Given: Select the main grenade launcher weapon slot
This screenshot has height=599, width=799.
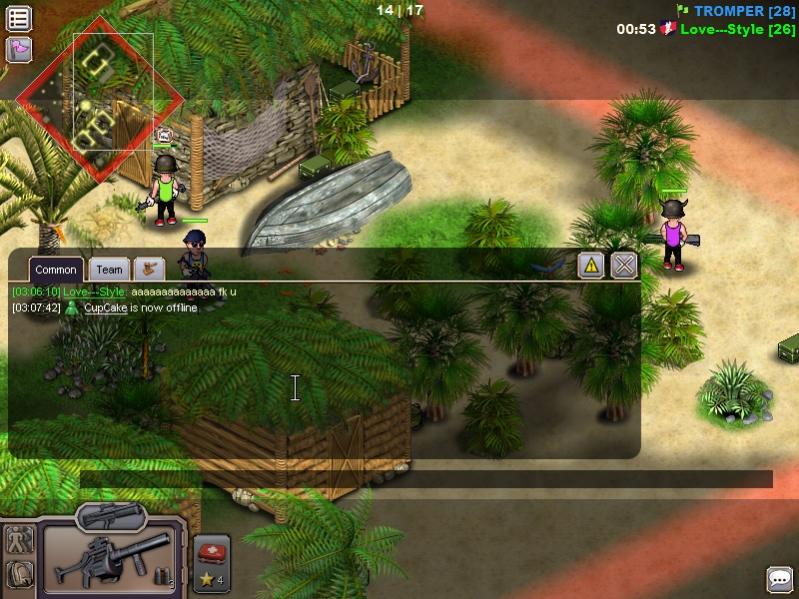Looking at the screenshot, I should (x=110, y=559).
